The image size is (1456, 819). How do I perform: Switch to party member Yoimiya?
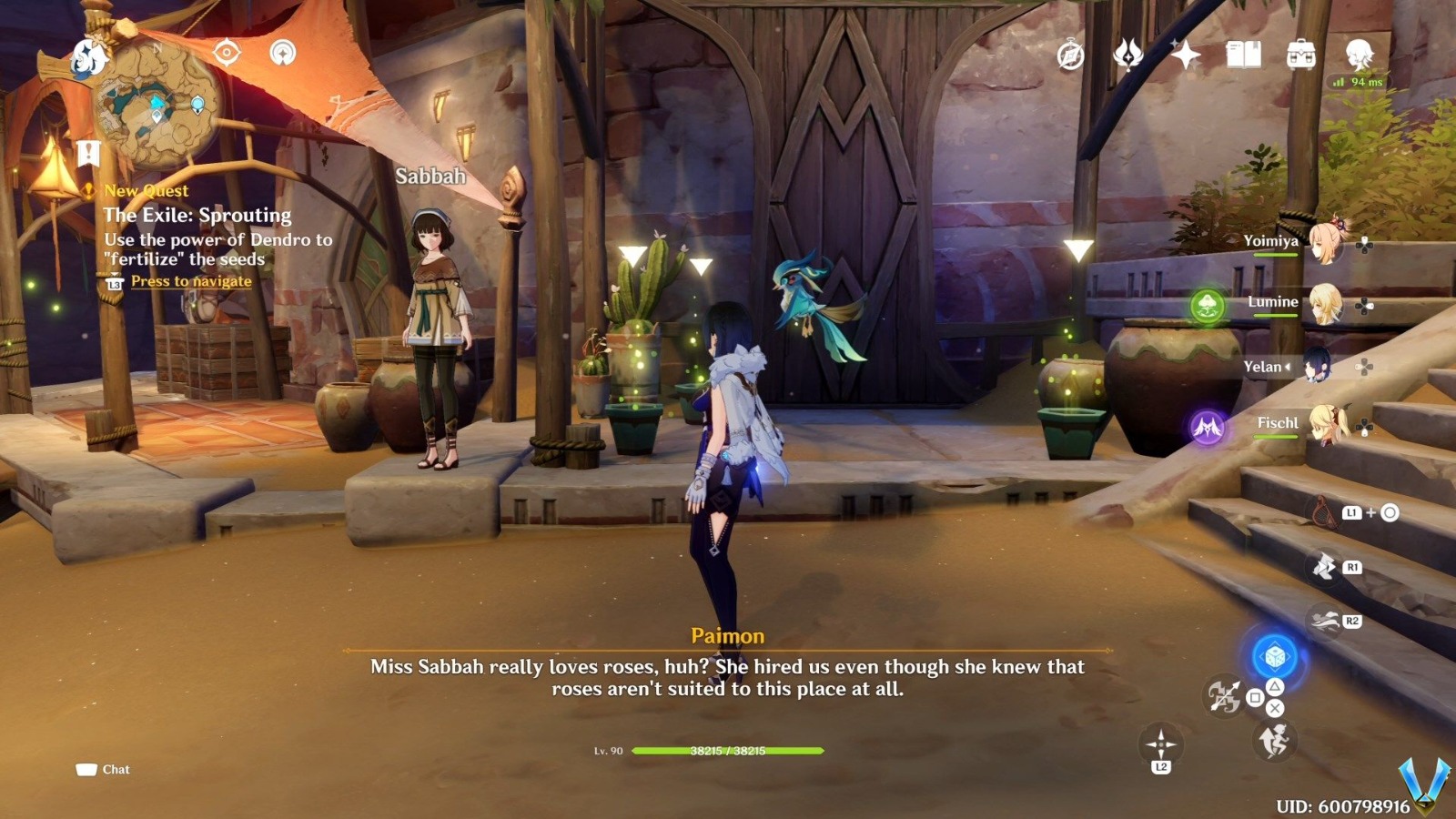(1325, 242)
